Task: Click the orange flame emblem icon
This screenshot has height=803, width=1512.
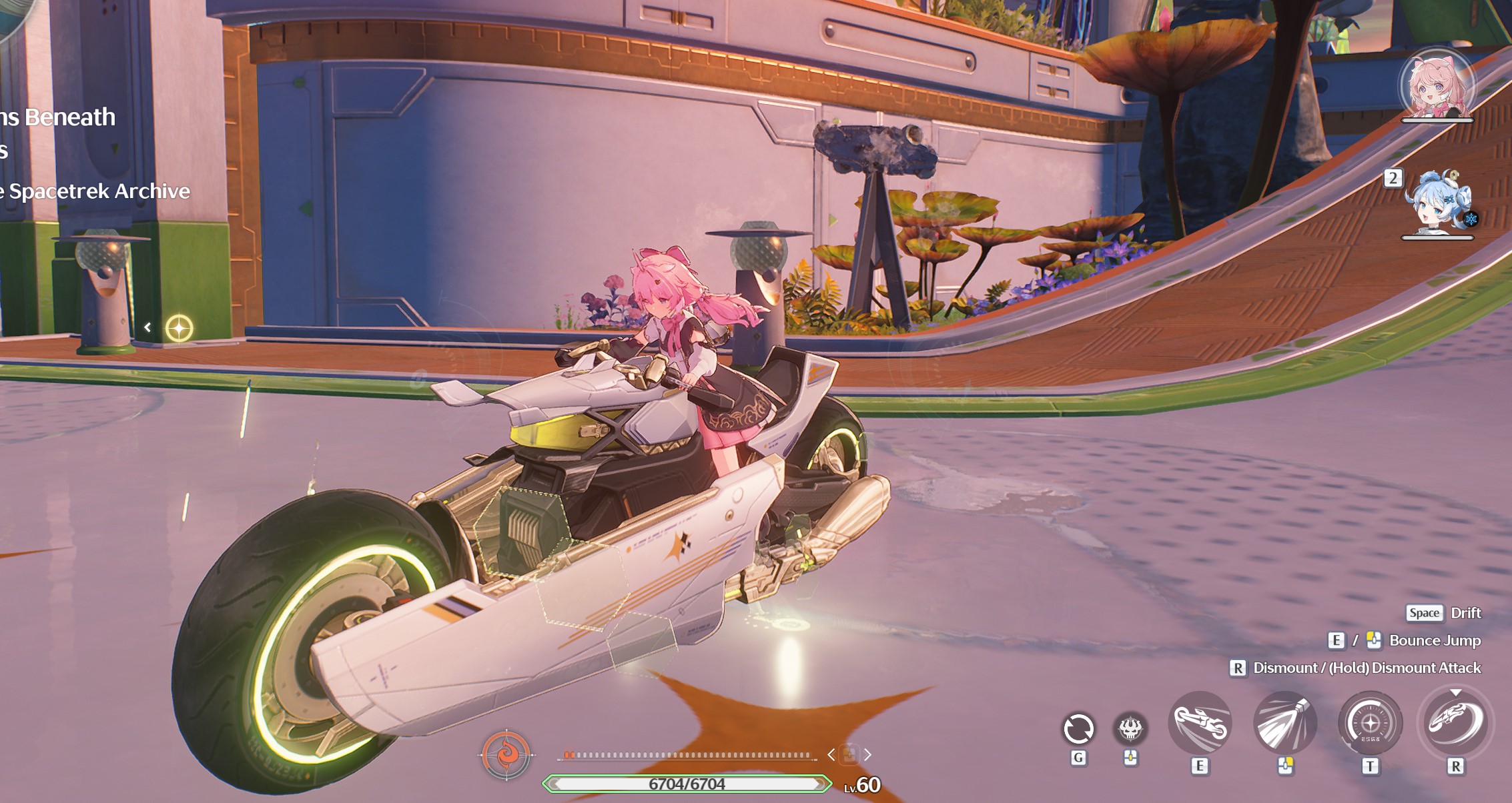Action: pyautogui.click(x=506, y=755)
